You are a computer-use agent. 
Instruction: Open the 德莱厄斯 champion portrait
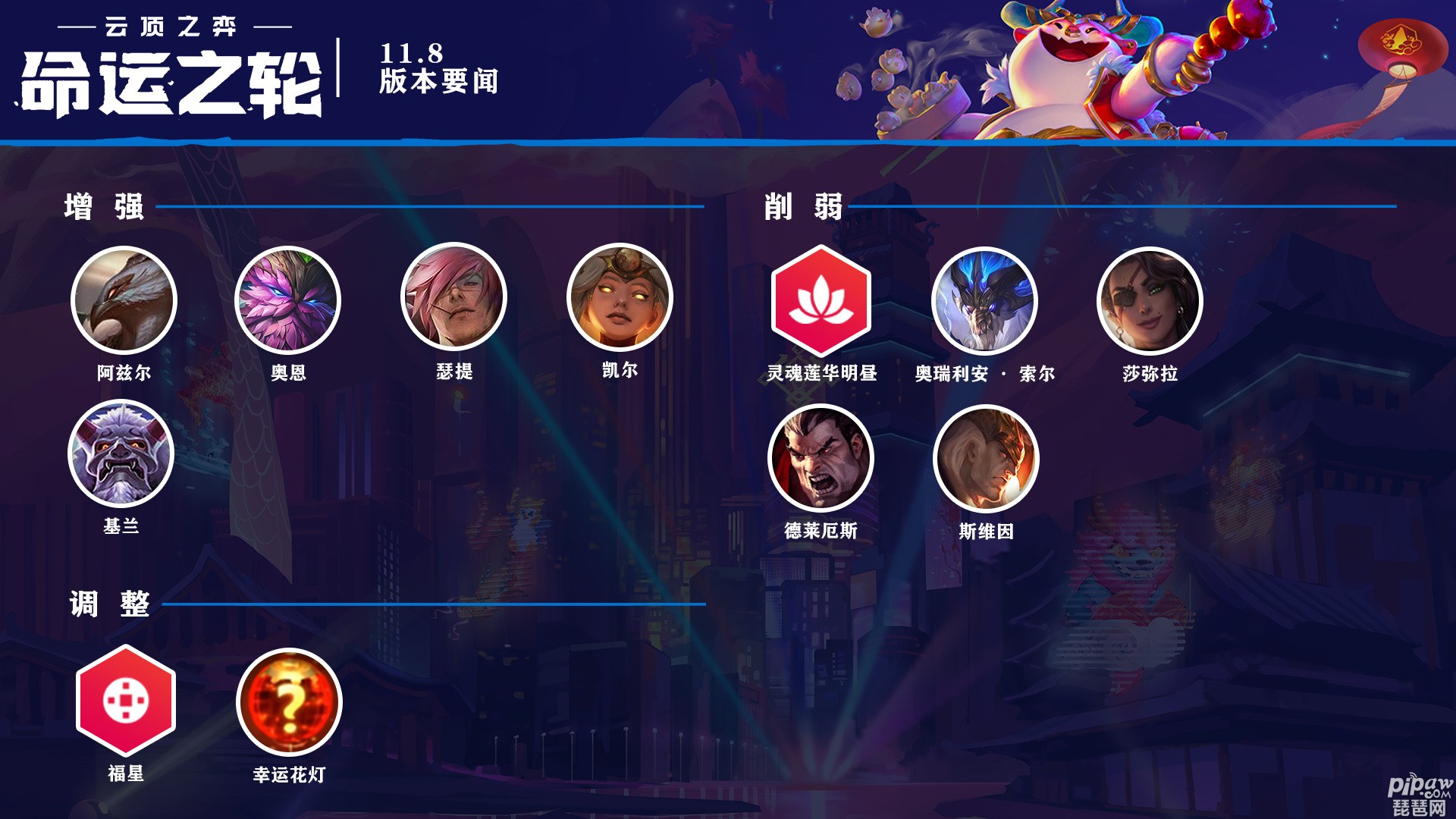tap(821, 458)
